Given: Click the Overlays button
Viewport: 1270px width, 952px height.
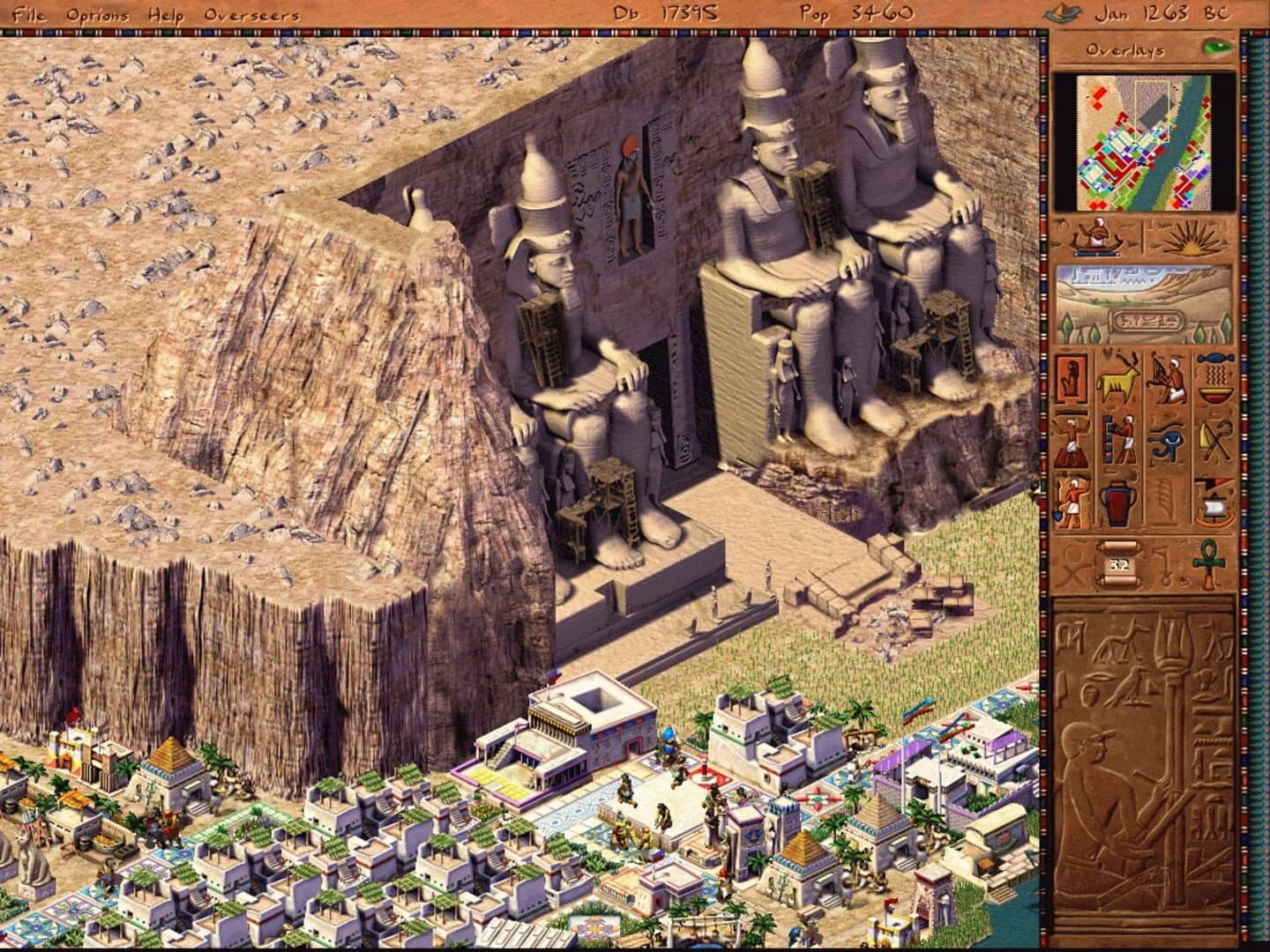Looking at the screenshot, I should (x=1124, y=50).
